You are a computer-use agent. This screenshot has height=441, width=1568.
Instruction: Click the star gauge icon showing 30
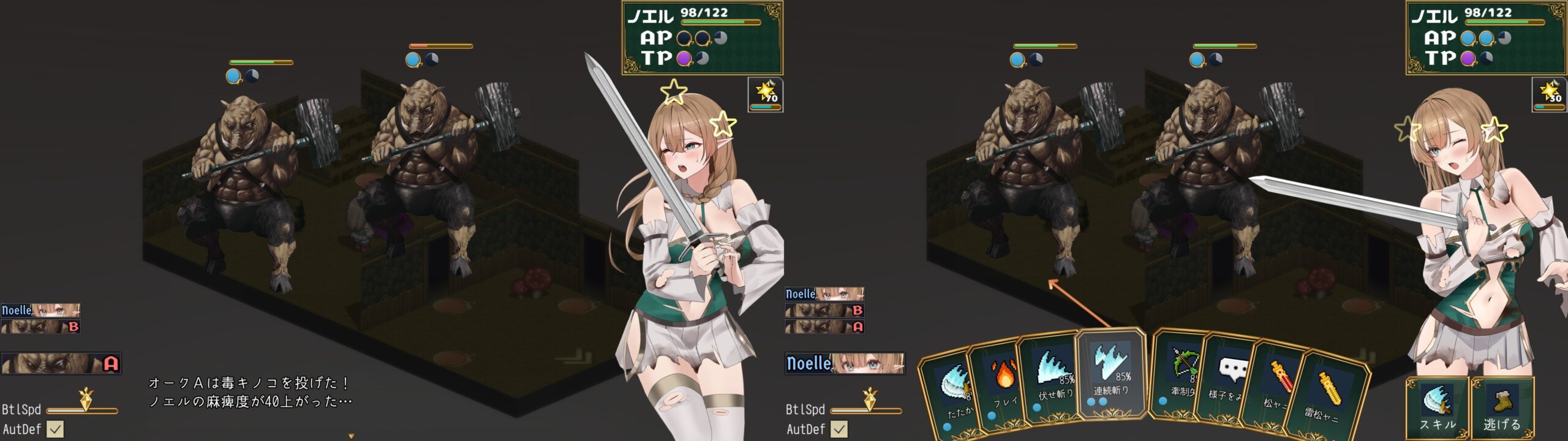click(x=1550, y=94)
